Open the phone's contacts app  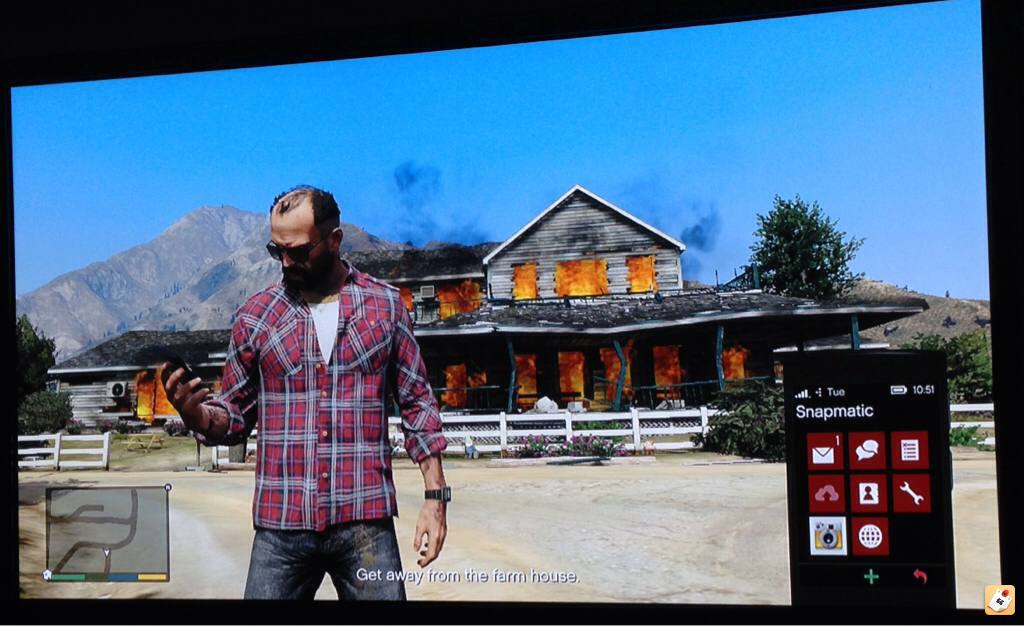(868, 494)
